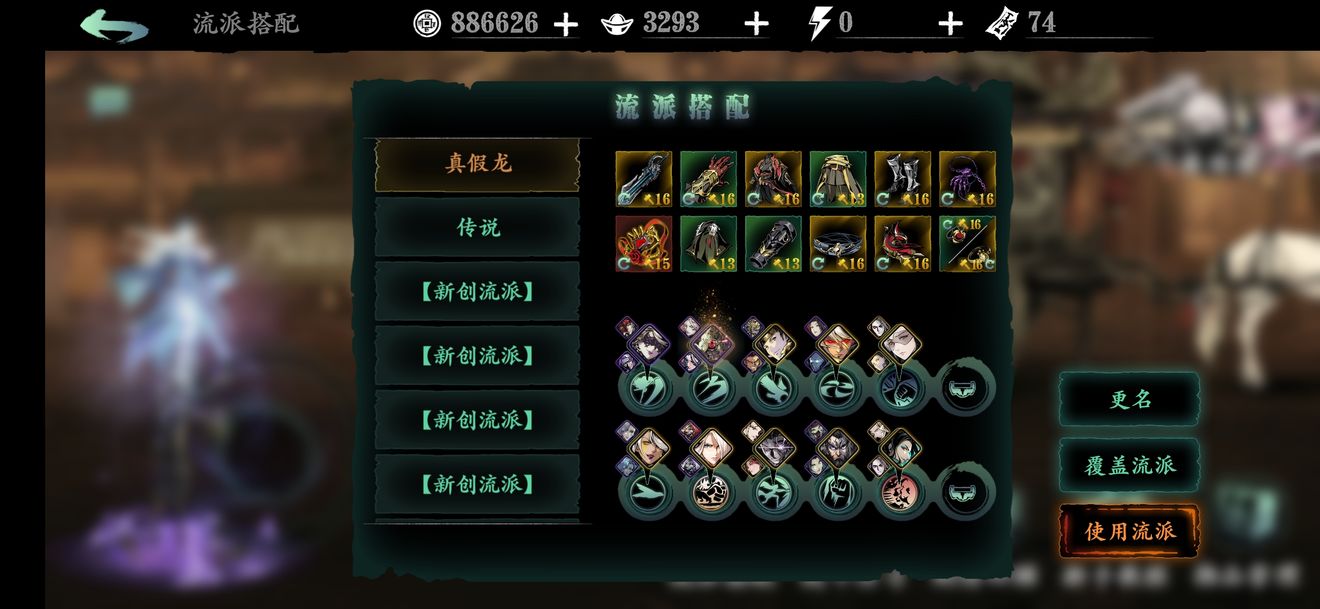Image resolution: width=1320 pixels, height=609 pixels.
Task: Switch to the 传说 build preset
Action: (477, 228)
